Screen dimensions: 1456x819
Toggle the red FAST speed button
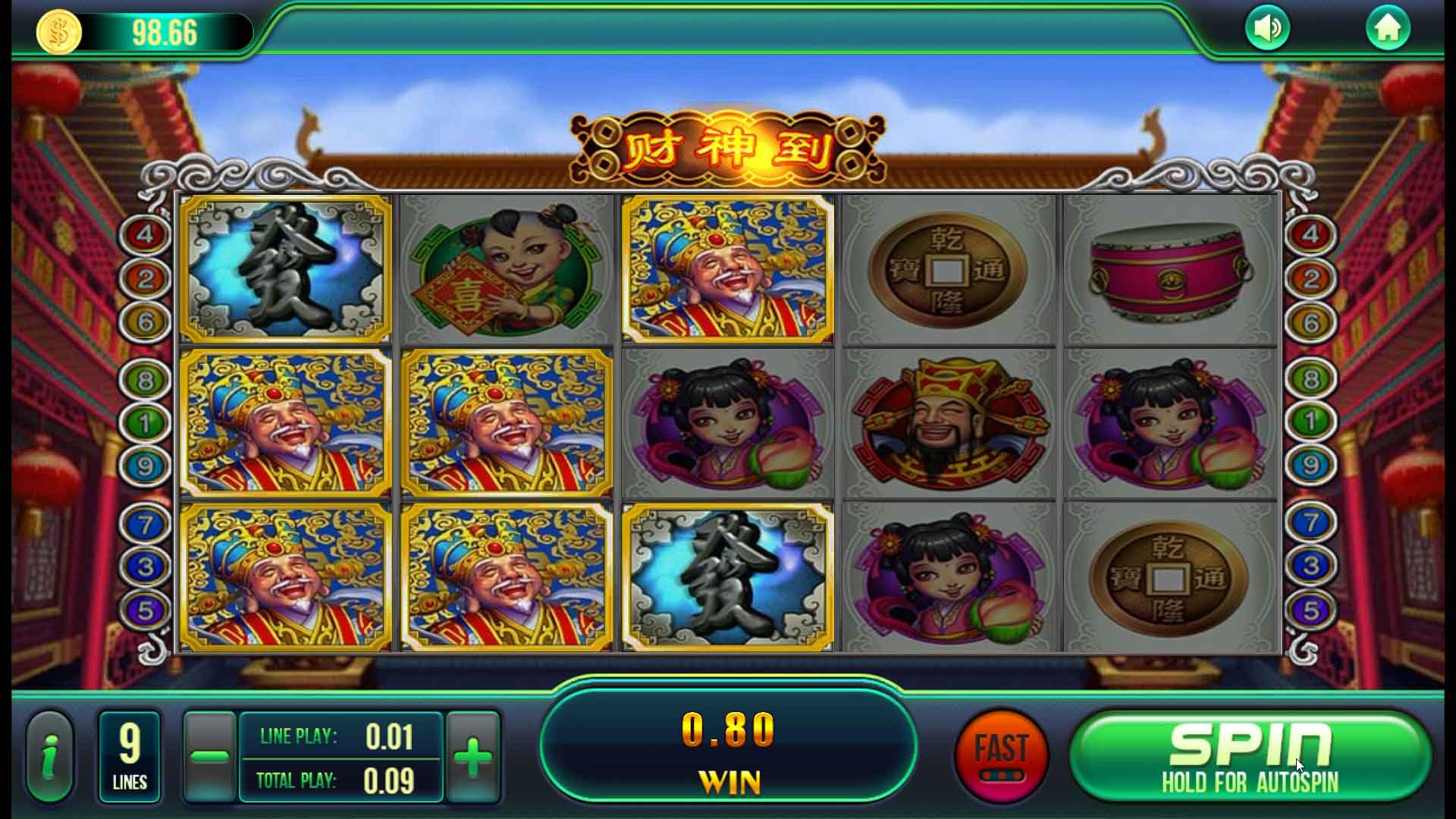pos(1001,756)
